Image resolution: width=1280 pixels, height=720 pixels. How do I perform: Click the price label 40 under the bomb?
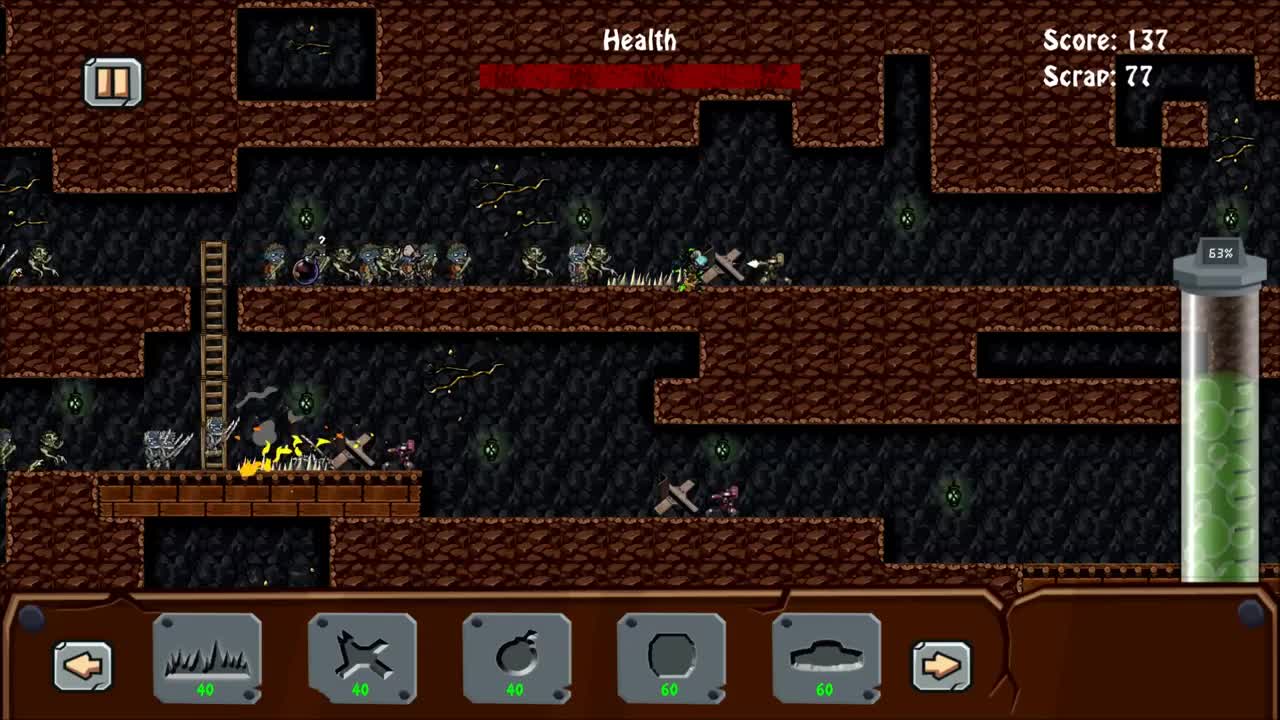(517, 691)
